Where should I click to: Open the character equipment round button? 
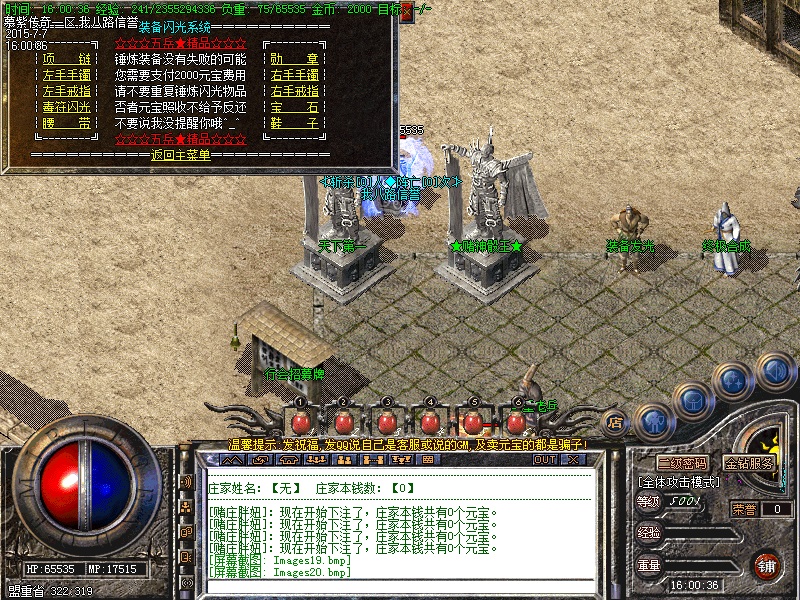(653, 422)
